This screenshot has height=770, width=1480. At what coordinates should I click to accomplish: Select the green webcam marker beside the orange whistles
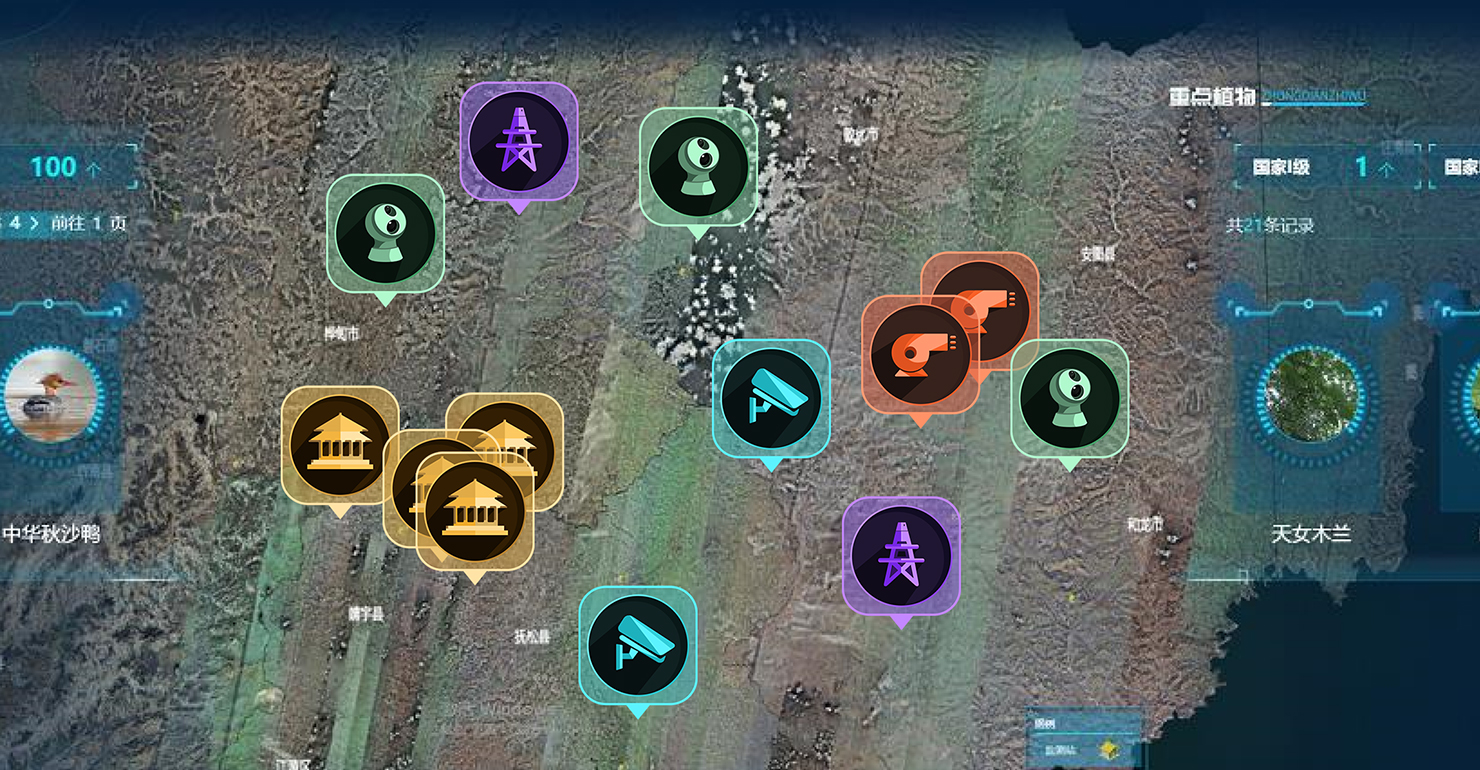click(1069, 398)
